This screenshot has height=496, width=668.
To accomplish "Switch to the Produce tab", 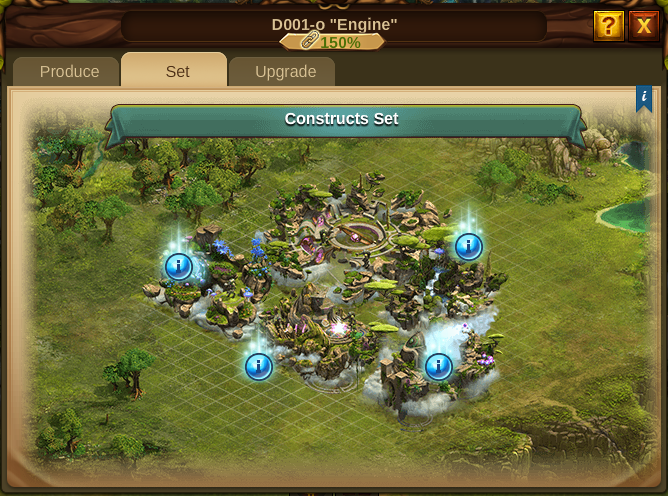I will click(69, 72).
